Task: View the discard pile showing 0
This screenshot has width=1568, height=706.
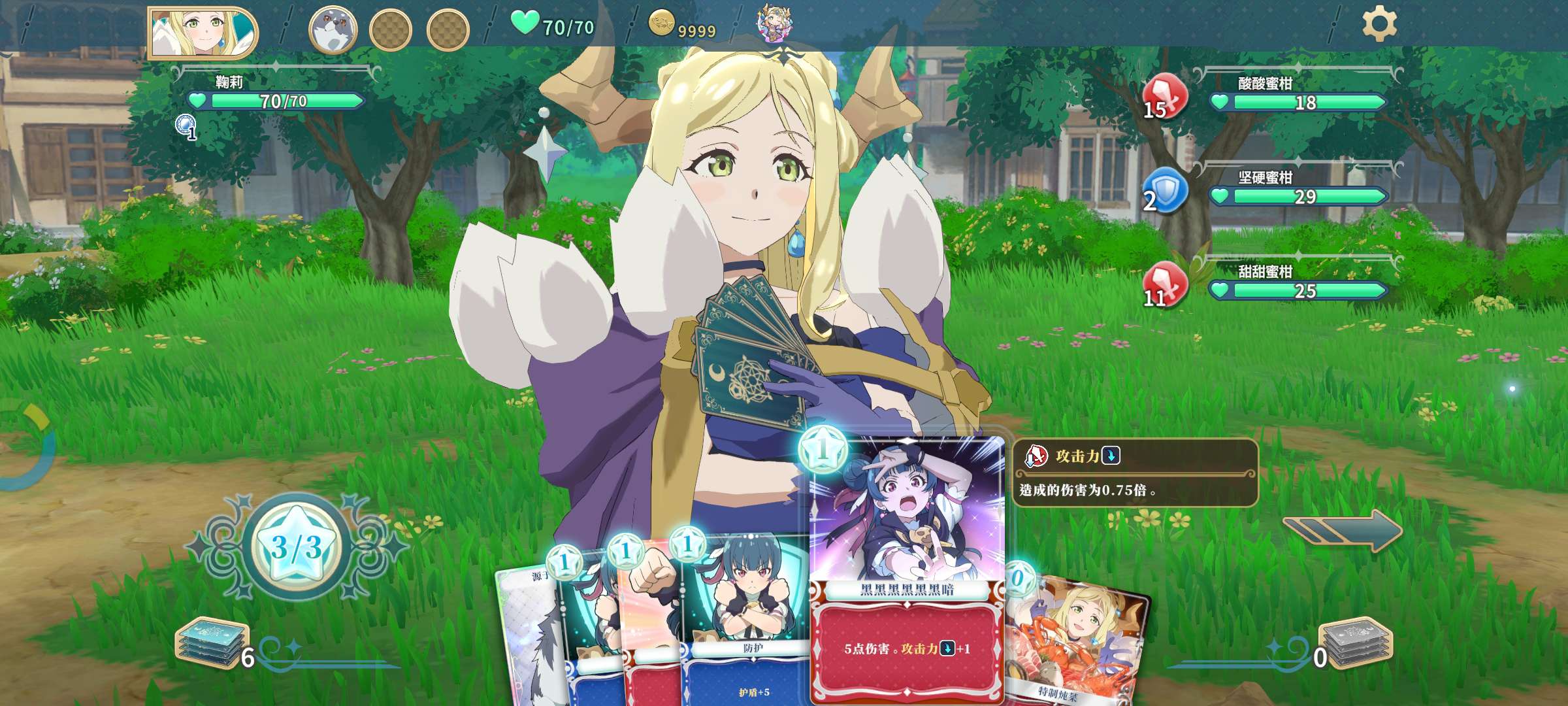Action: point(1356,644)
